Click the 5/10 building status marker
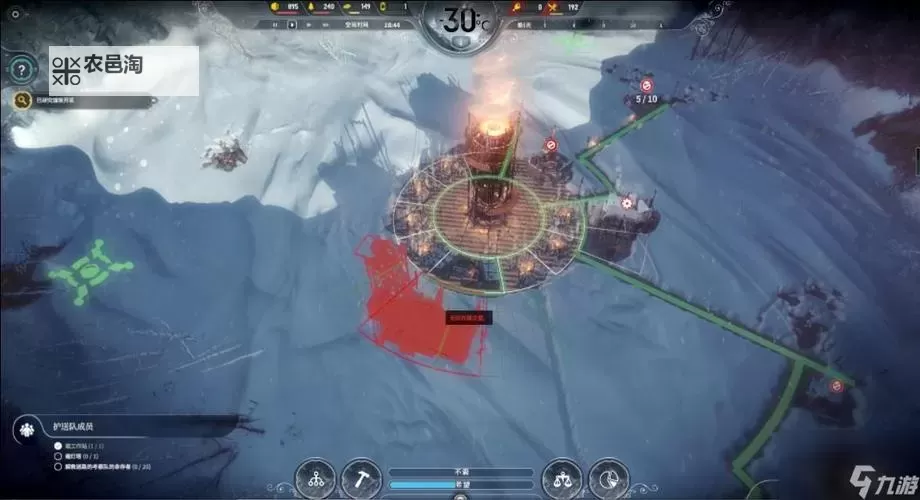Screen dimensions: 920x500 pyautogui.click(x=647, y=99)
